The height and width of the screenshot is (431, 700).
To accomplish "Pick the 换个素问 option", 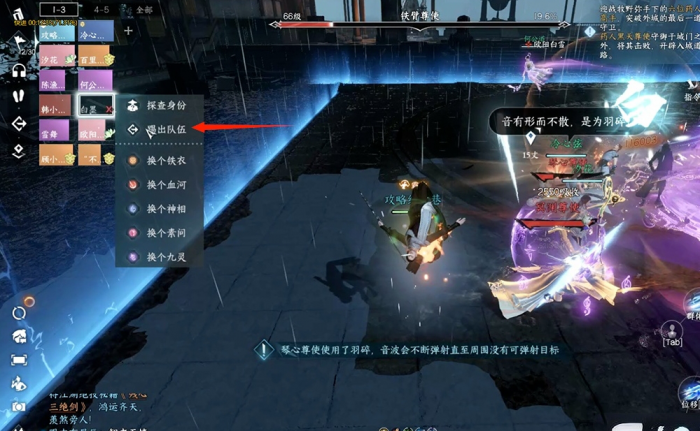I will pyautogui.click(x=166, y=233).
